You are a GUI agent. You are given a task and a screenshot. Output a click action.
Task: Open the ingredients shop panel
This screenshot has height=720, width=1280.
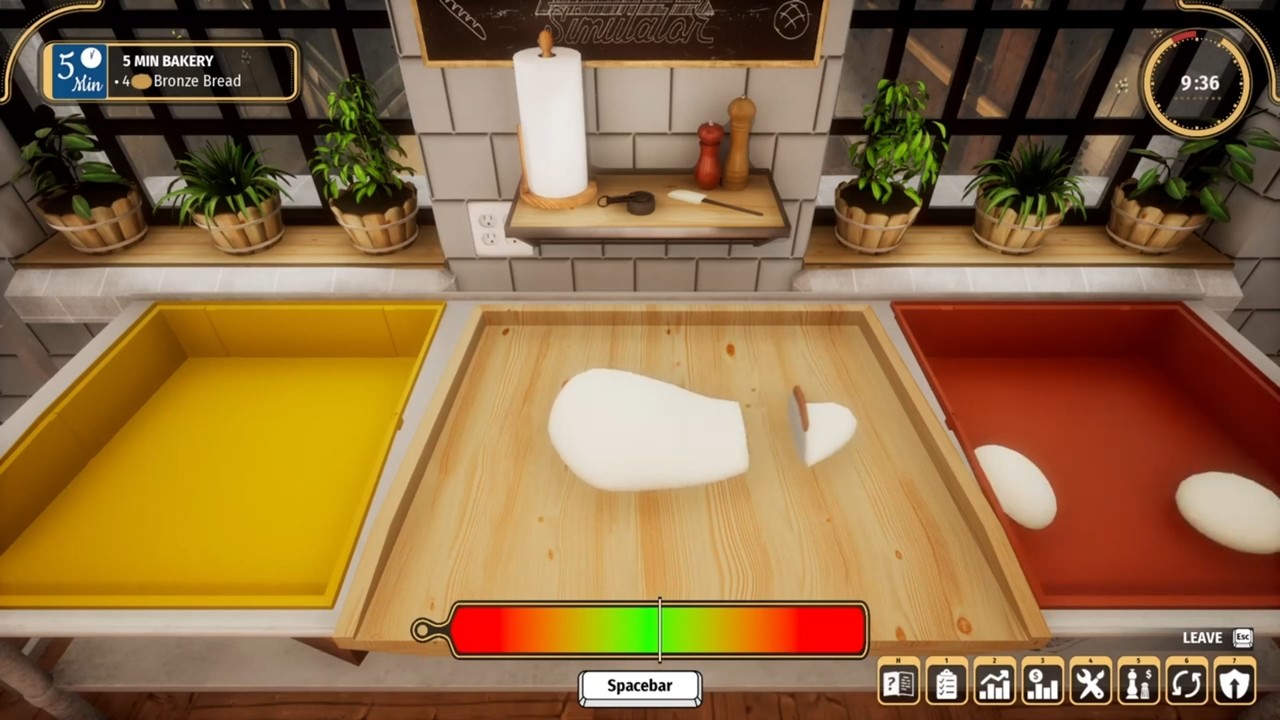coord(1137,682)
